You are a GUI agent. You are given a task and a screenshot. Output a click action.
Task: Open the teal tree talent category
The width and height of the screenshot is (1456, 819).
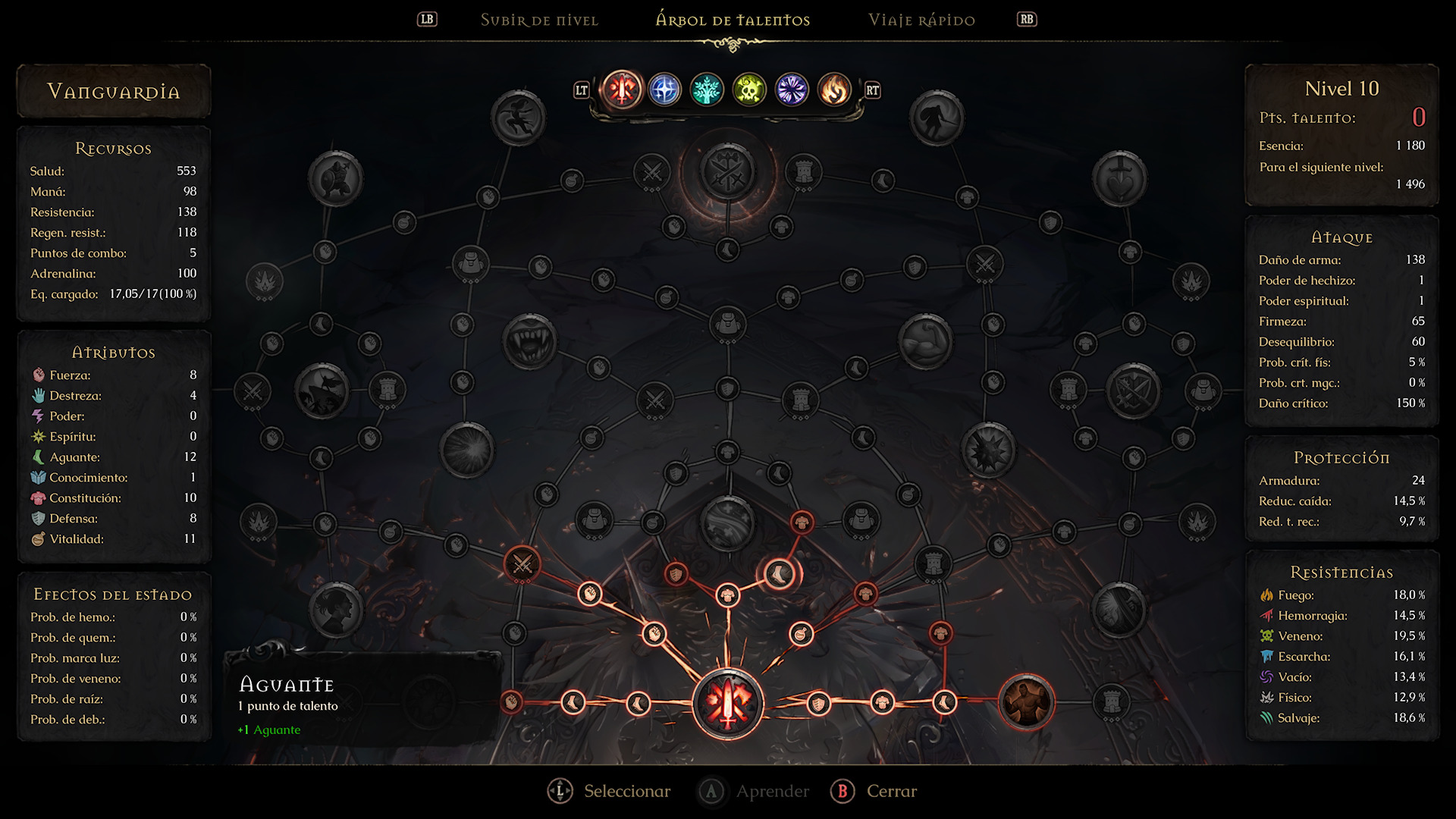click(x=707, y=90)
